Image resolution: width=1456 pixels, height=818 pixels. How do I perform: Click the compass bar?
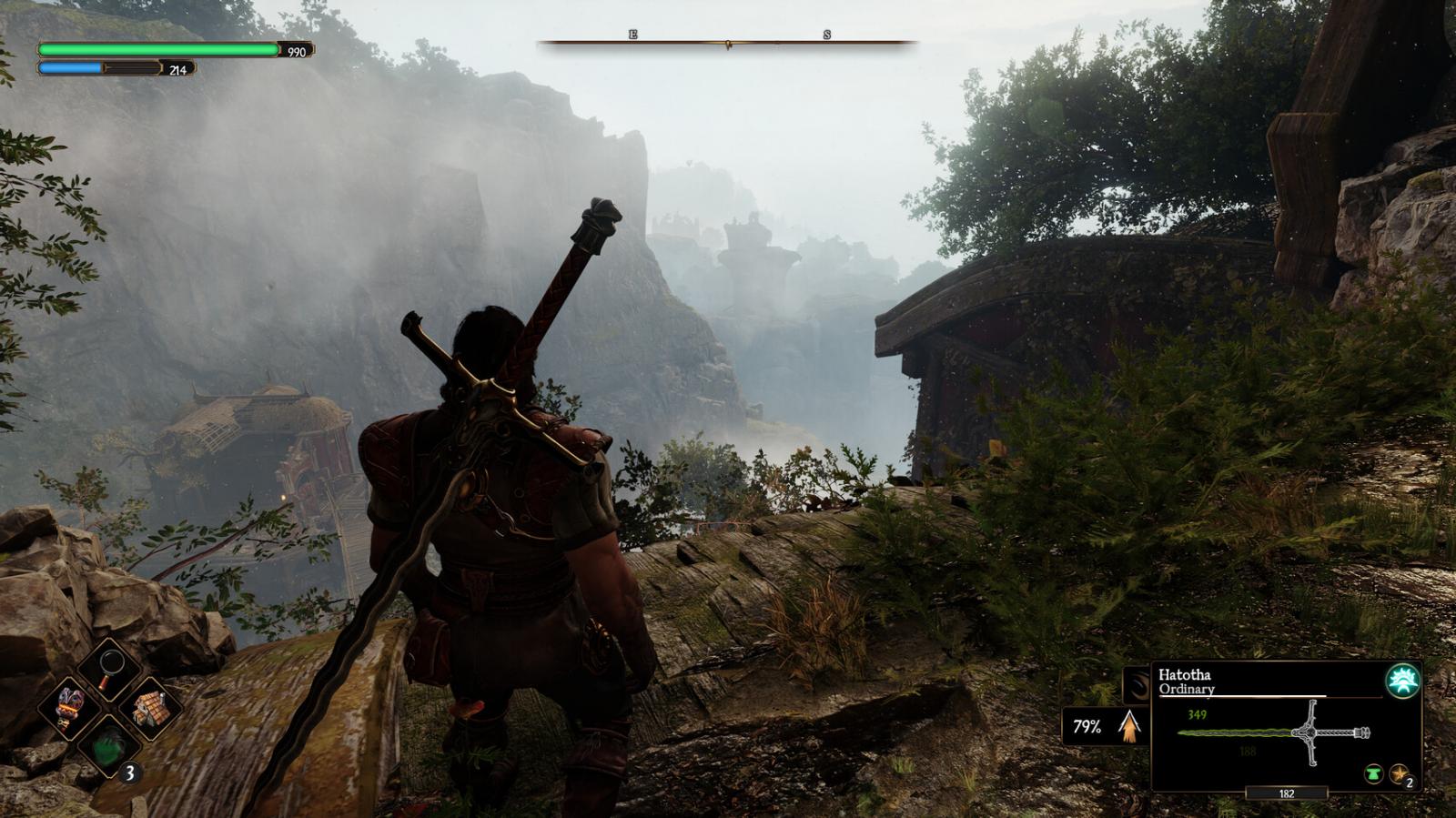(x=727, y=42)
